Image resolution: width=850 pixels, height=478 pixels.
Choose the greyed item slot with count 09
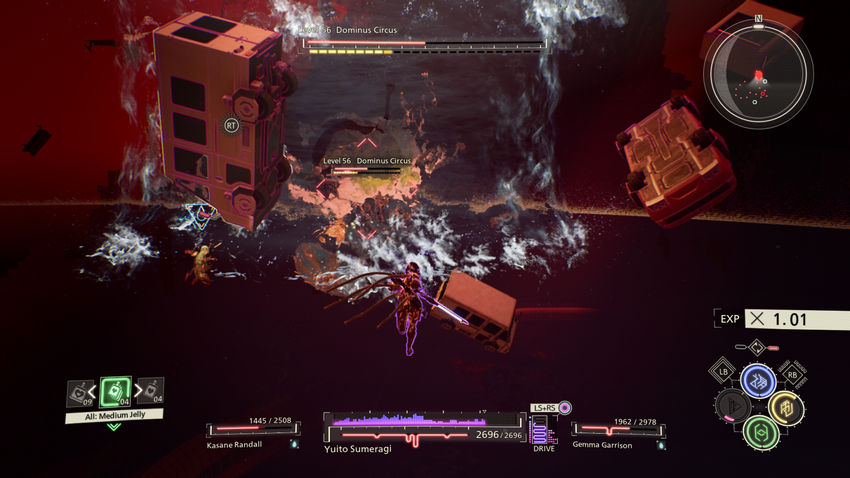81,393
